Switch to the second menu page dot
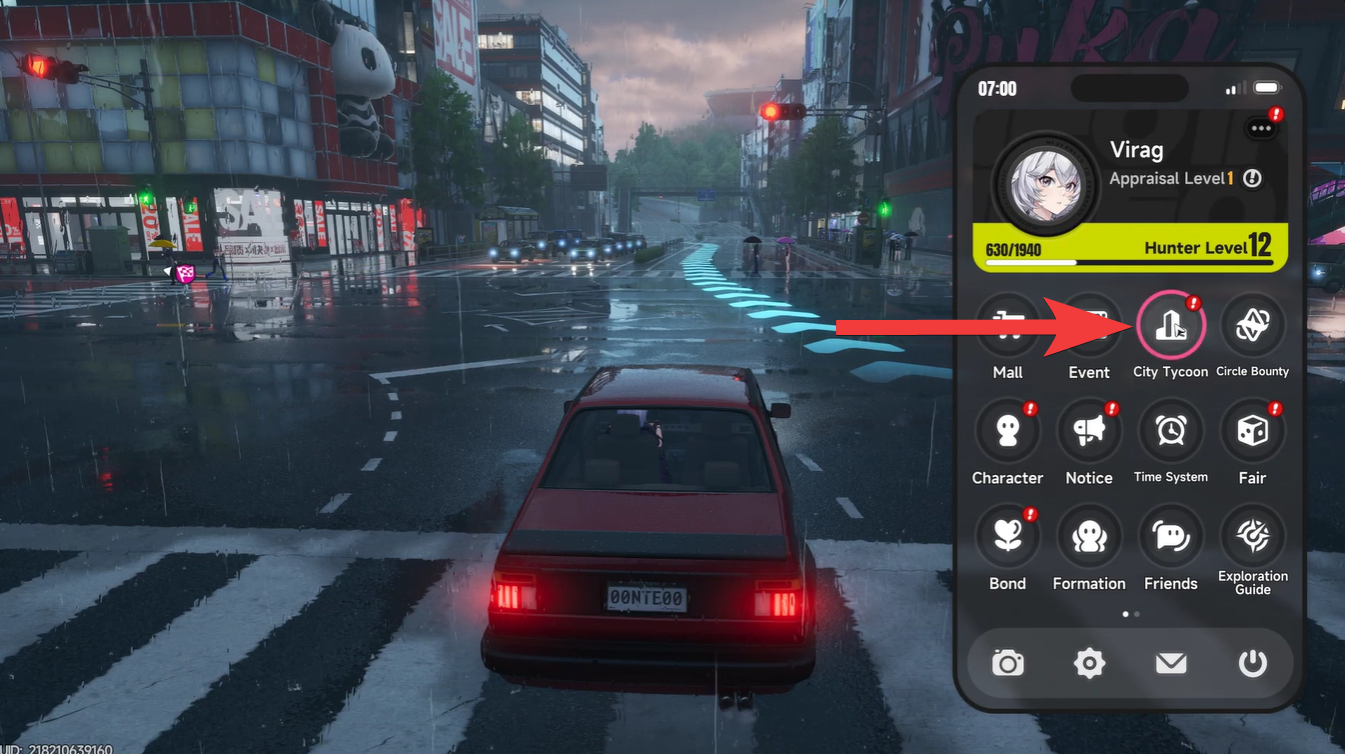 point(1137,614)
